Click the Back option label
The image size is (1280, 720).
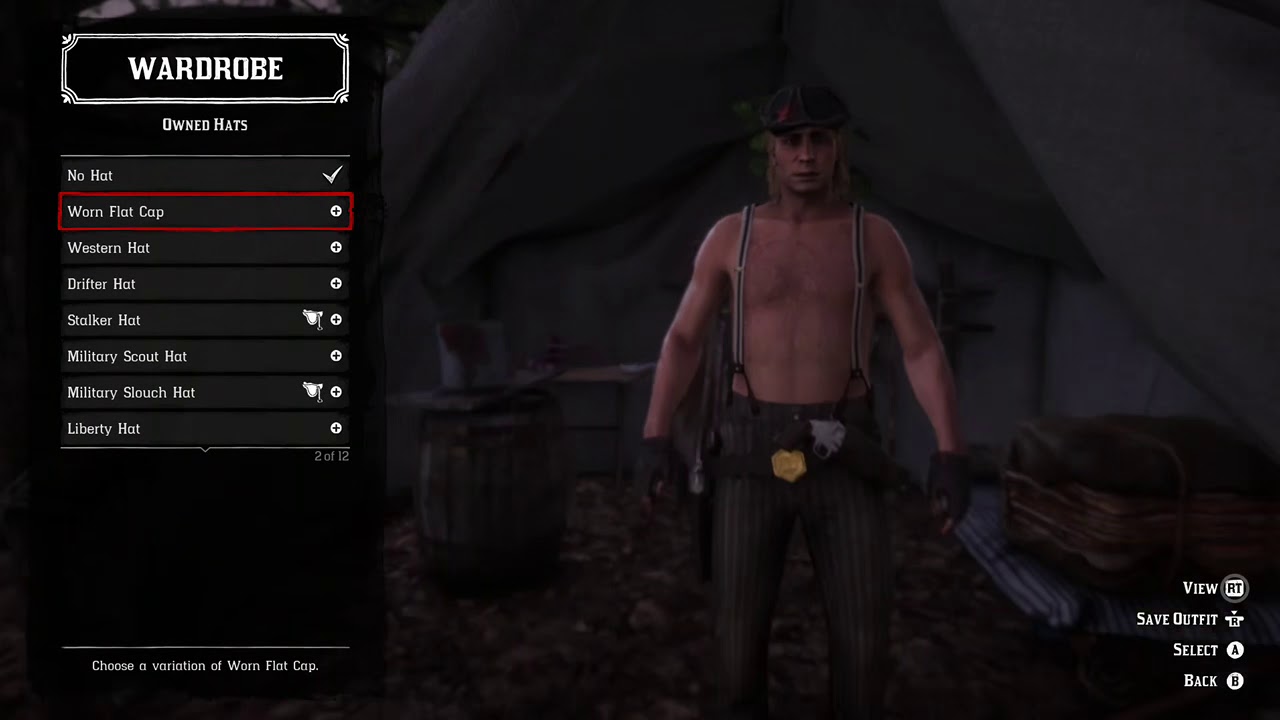1200,681
